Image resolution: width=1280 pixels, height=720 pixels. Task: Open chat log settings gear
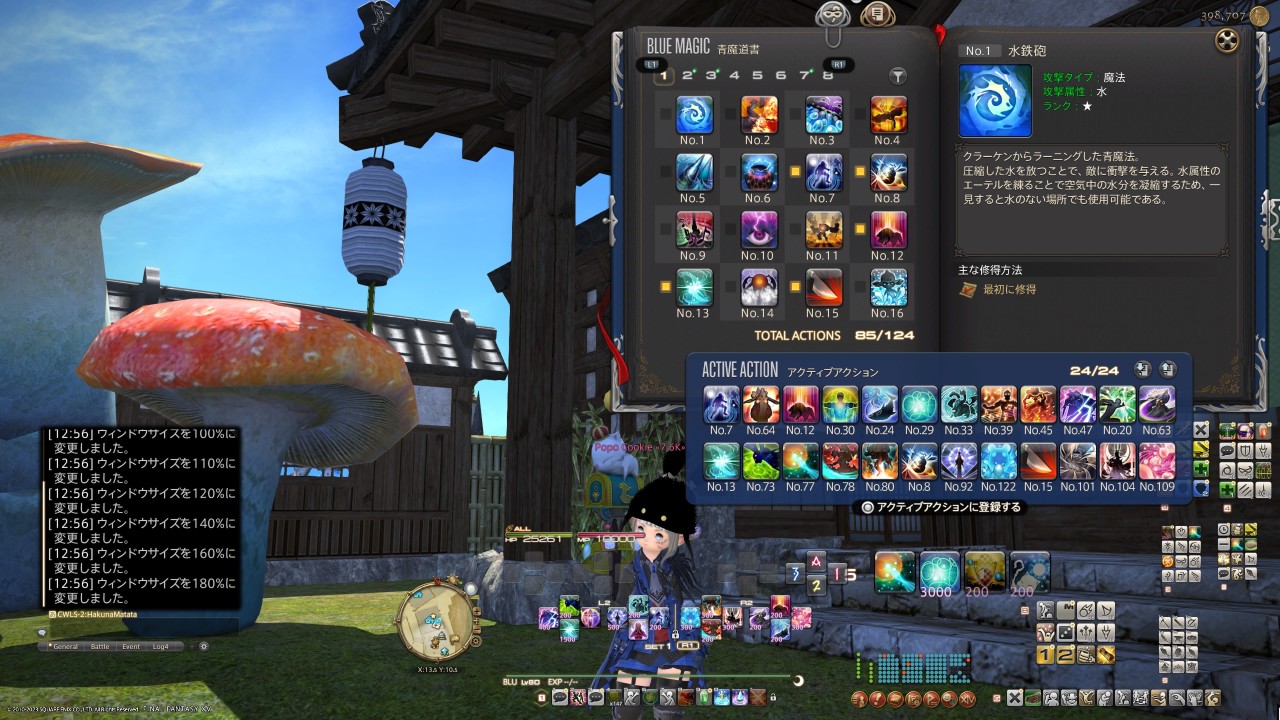(x=204, y=646)
